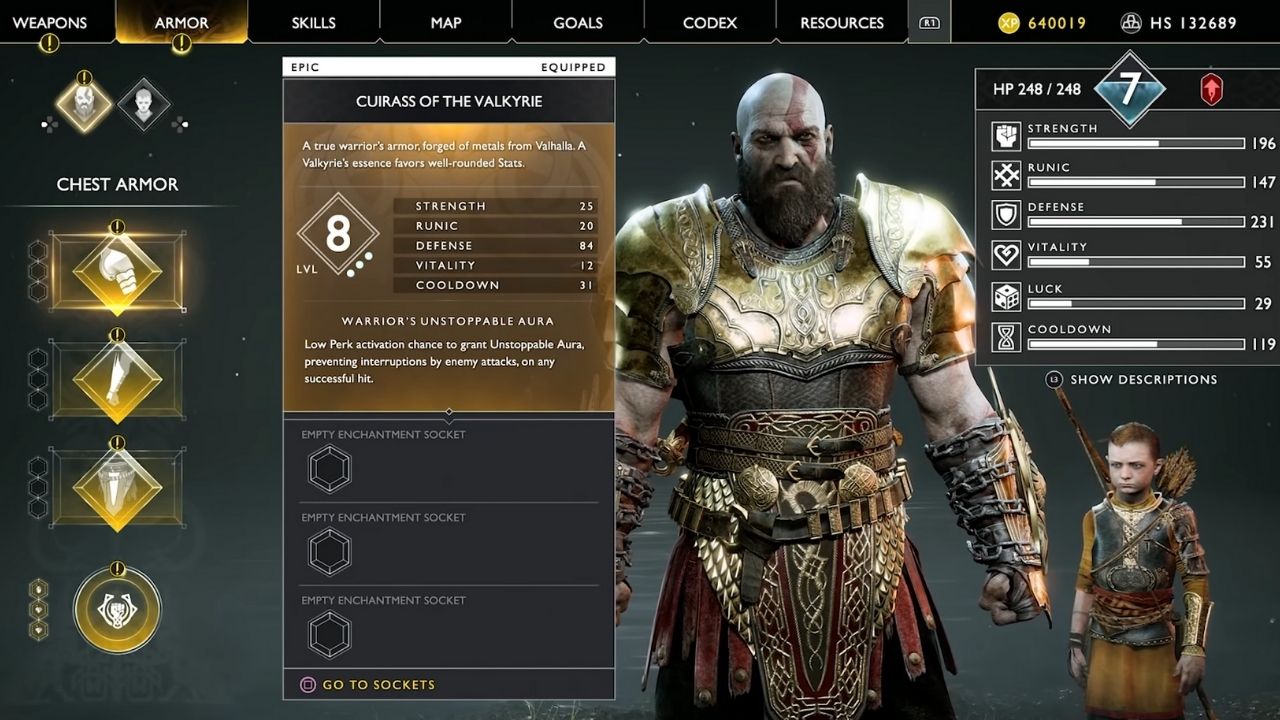Pick the waist armor slot

point(117,488)
